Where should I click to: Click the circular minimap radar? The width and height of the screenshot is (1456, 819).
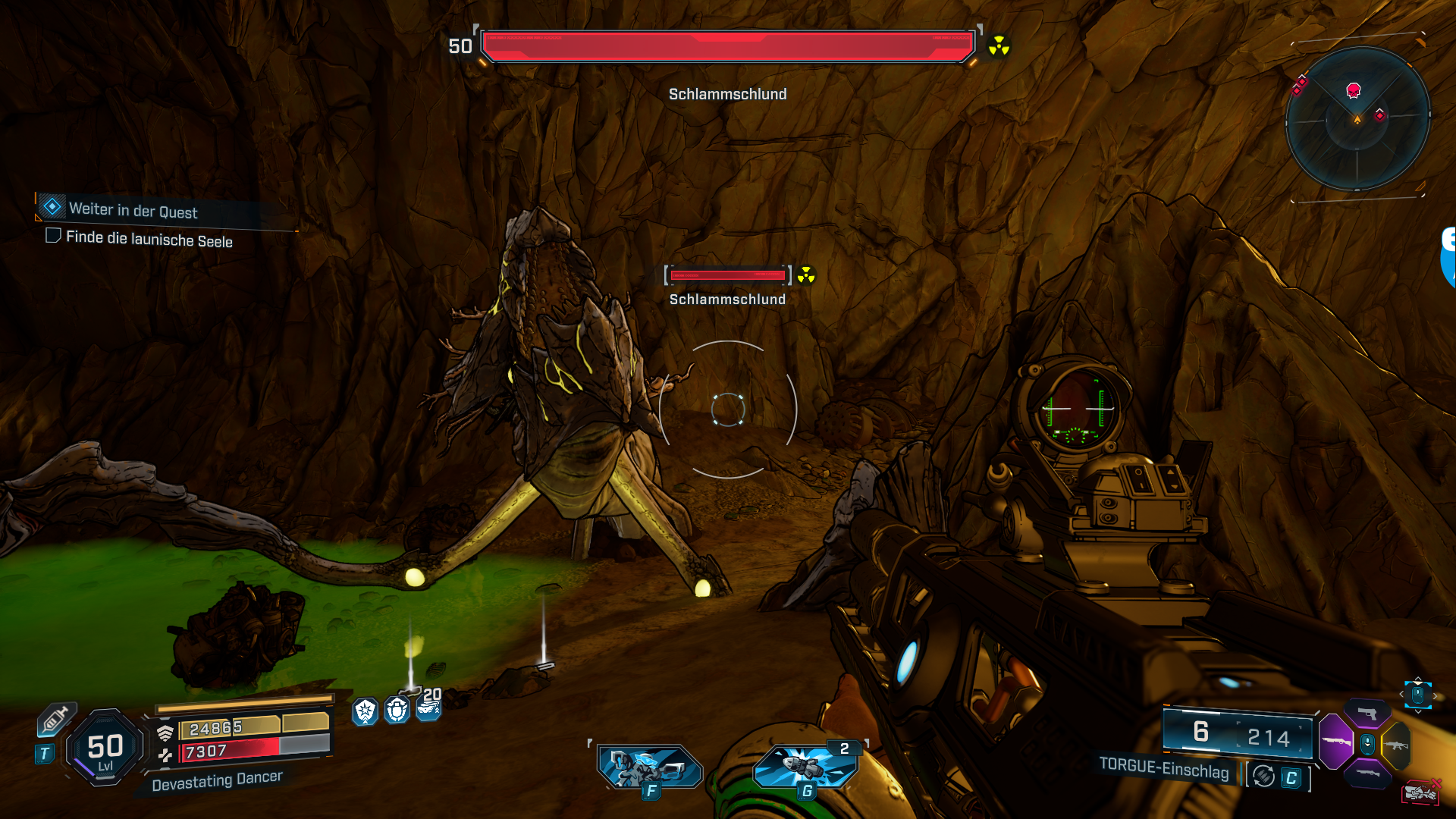(x=1357, y=118)
